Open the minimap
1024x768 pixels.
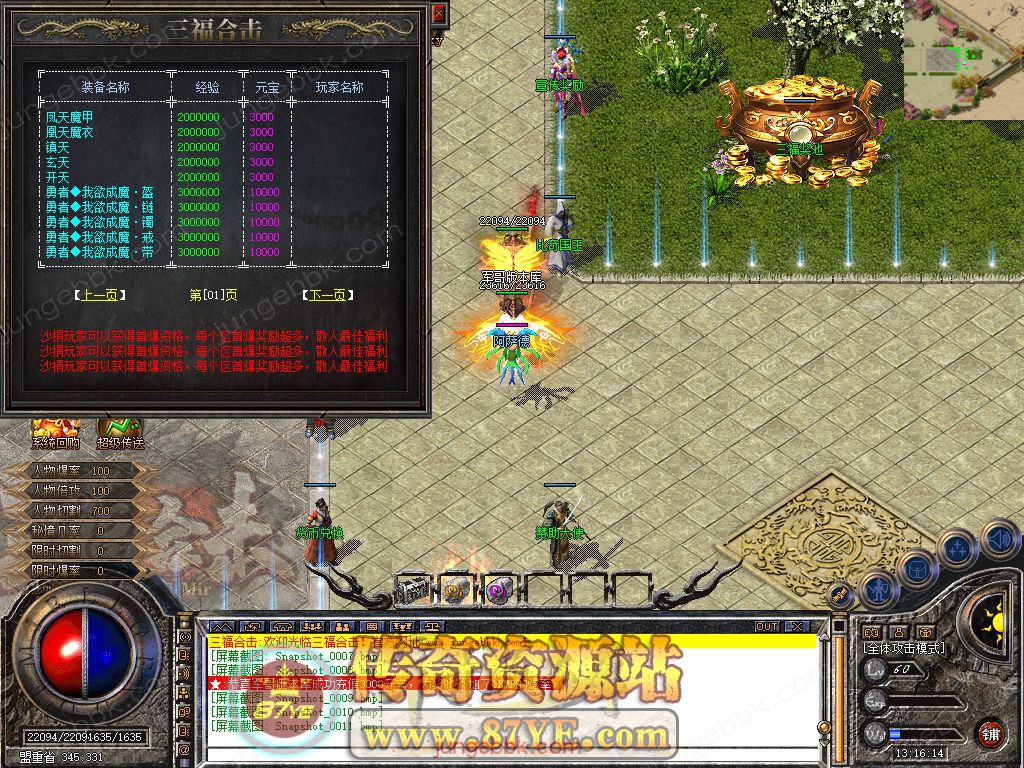coord(963,59)
